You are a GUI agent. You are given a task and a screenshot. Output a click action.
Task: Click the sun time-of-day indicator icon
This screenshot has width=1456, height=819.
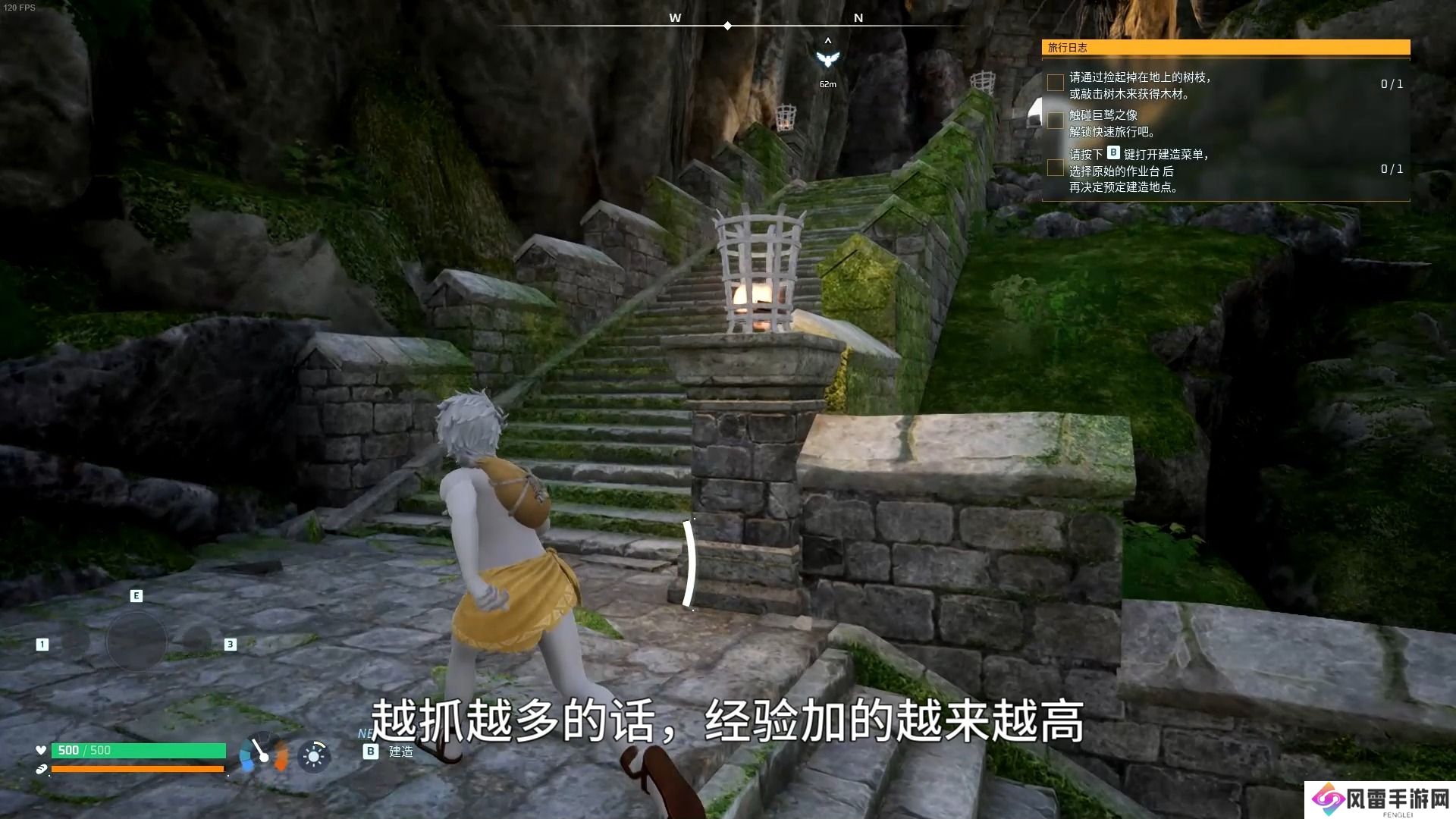tap(315, 756)
